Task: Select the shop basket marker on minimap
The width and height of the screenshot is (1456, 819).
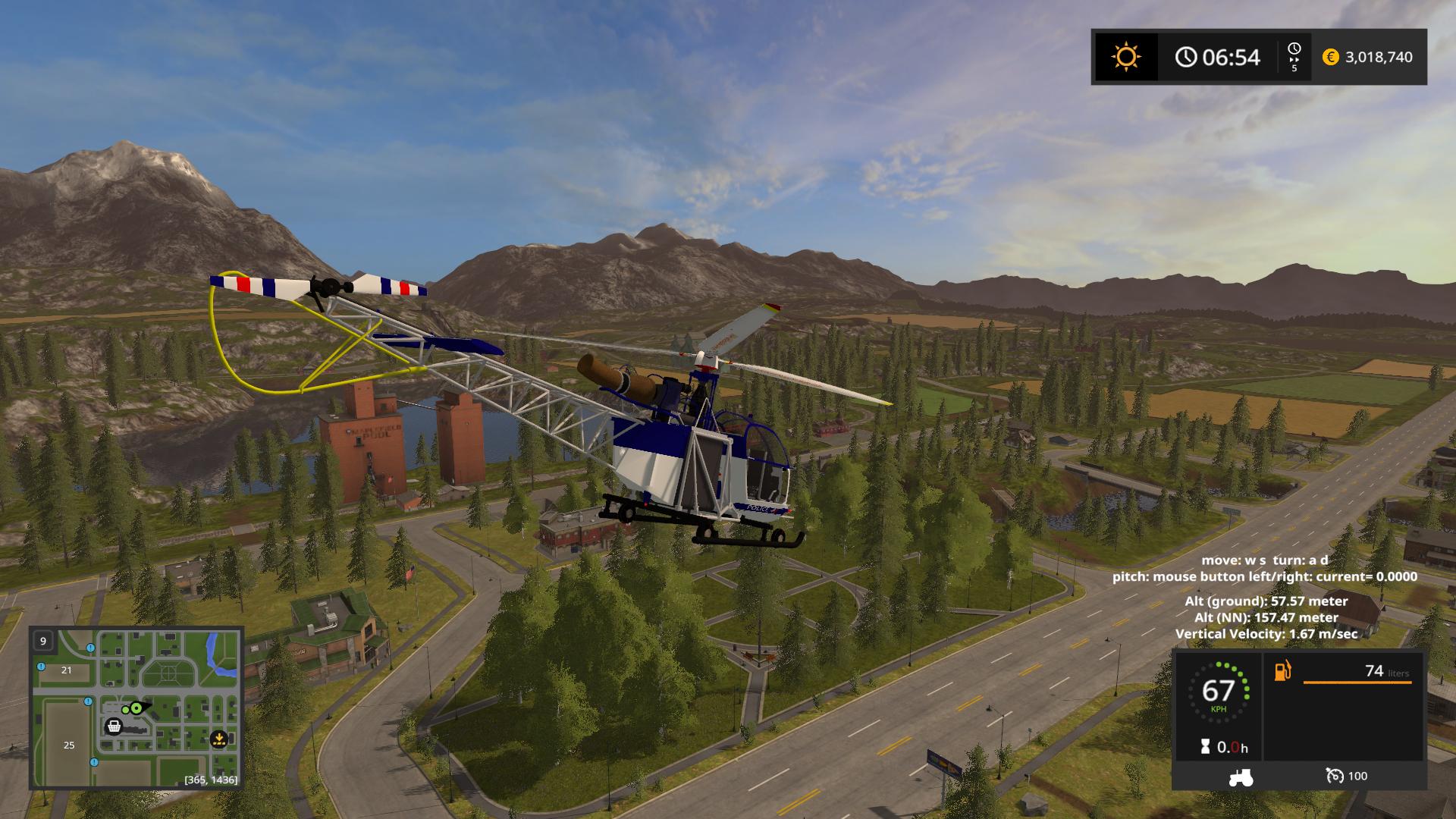Action: [114, 726]
